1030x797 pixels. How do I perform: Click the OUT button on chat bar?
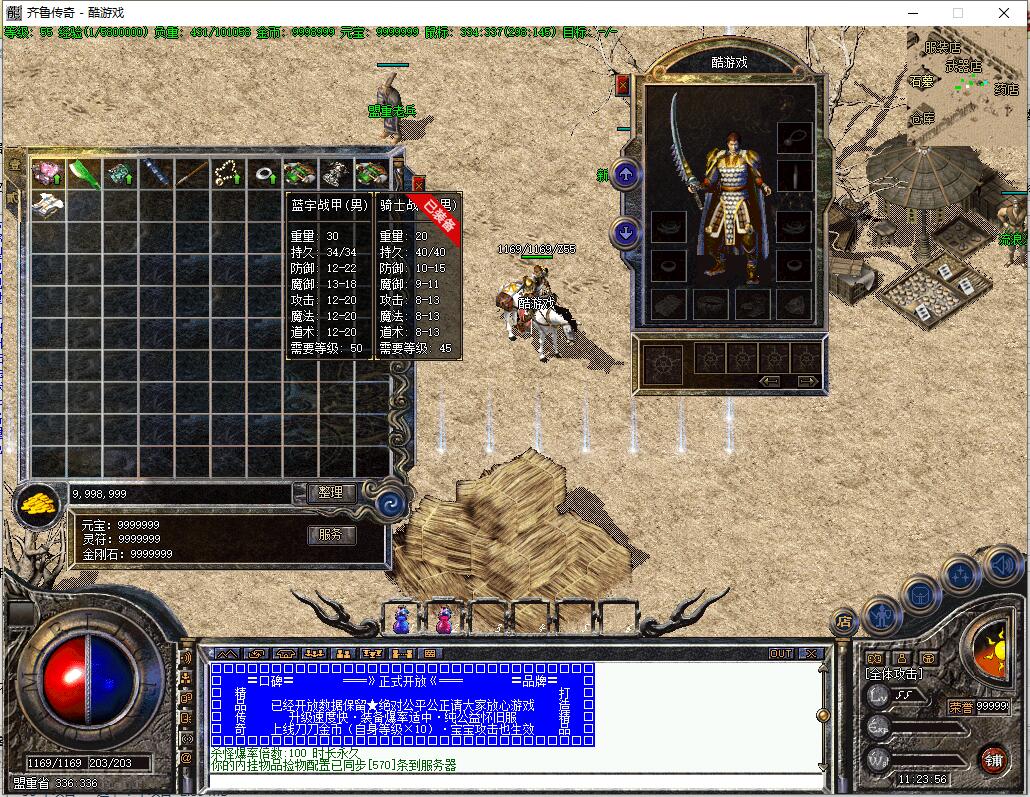tap(781, 654)
